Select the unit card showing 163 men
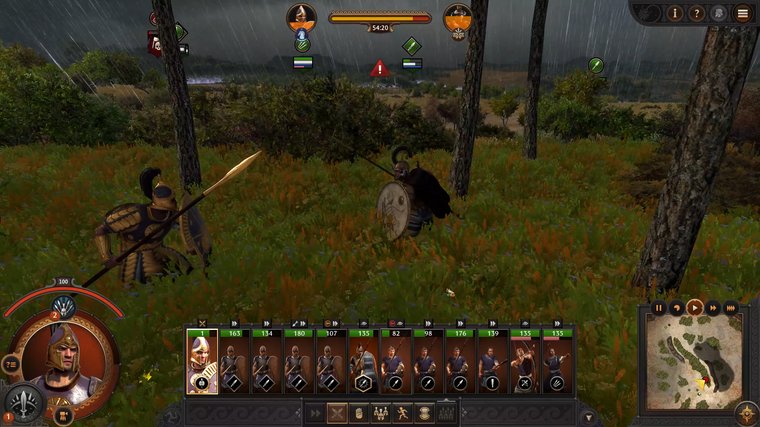 pyautogui.click(x=234, y=361)
